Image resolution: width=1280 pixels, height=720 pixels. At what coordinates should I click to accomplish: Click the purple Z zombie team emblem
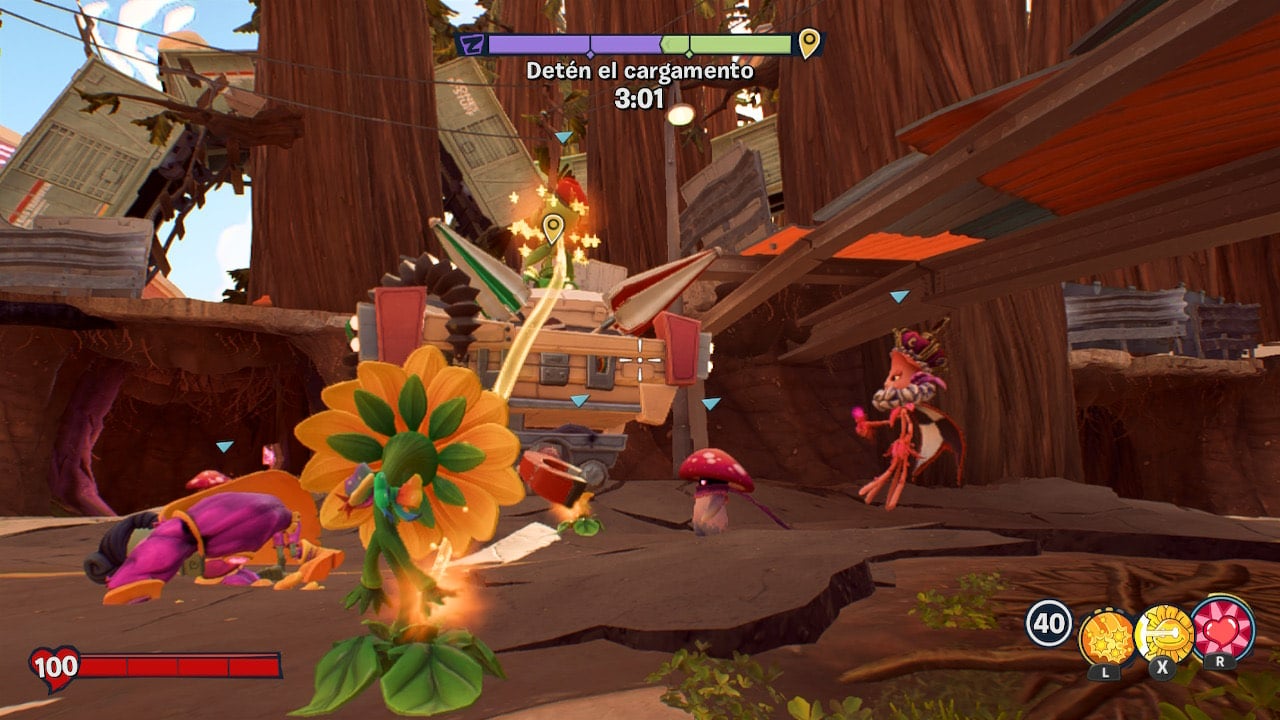click(x=471, y=44)
